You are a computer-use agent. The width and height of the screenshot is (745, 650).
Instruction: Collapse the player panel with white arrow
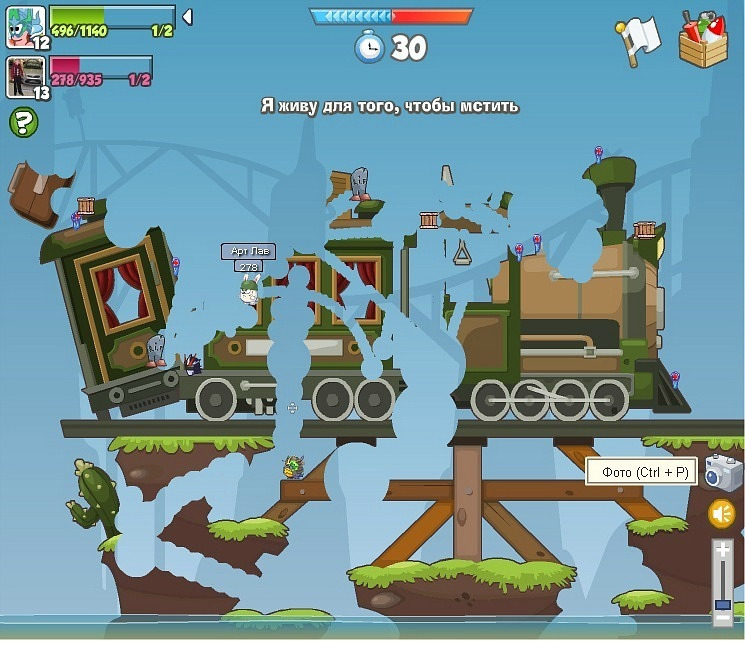tap(187, 17)
